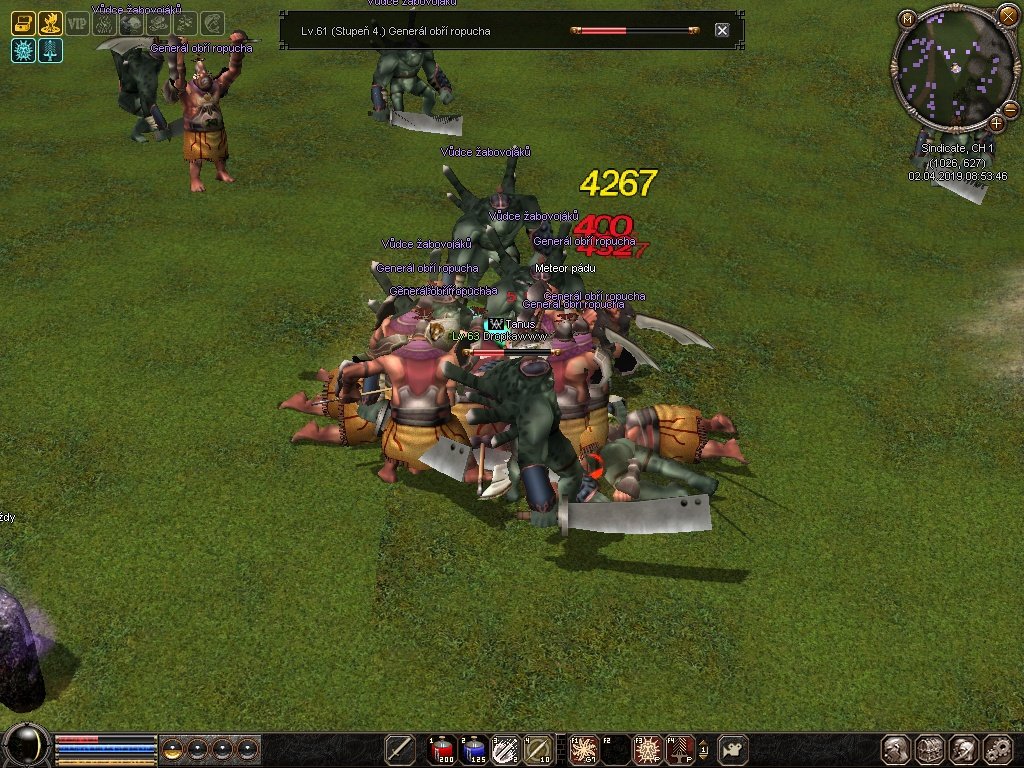
Task: Click the greyed-out VIP icon
Action: click(77, 24)
